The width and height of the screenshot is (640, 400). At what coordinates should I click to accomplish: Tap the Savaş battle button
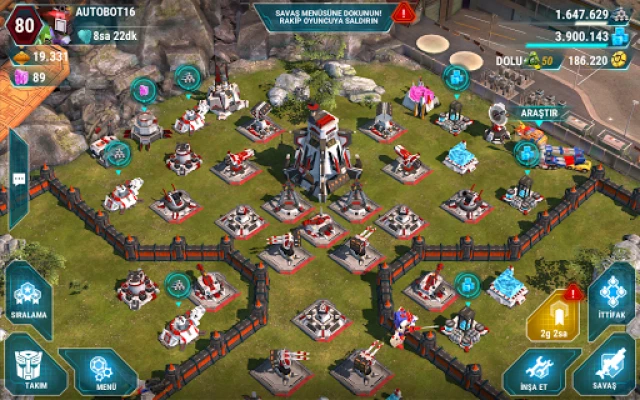point(607,368)
